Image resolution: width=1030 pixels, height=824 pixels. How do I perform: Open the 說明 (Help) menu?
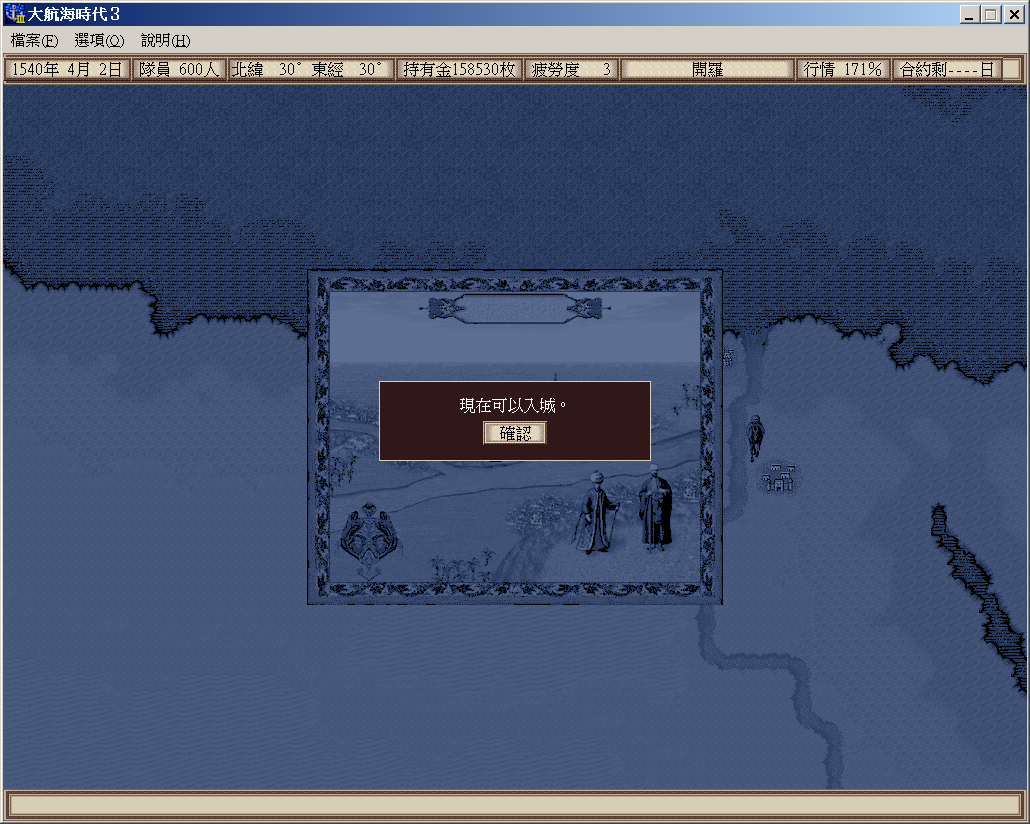[x=165, y=41]
